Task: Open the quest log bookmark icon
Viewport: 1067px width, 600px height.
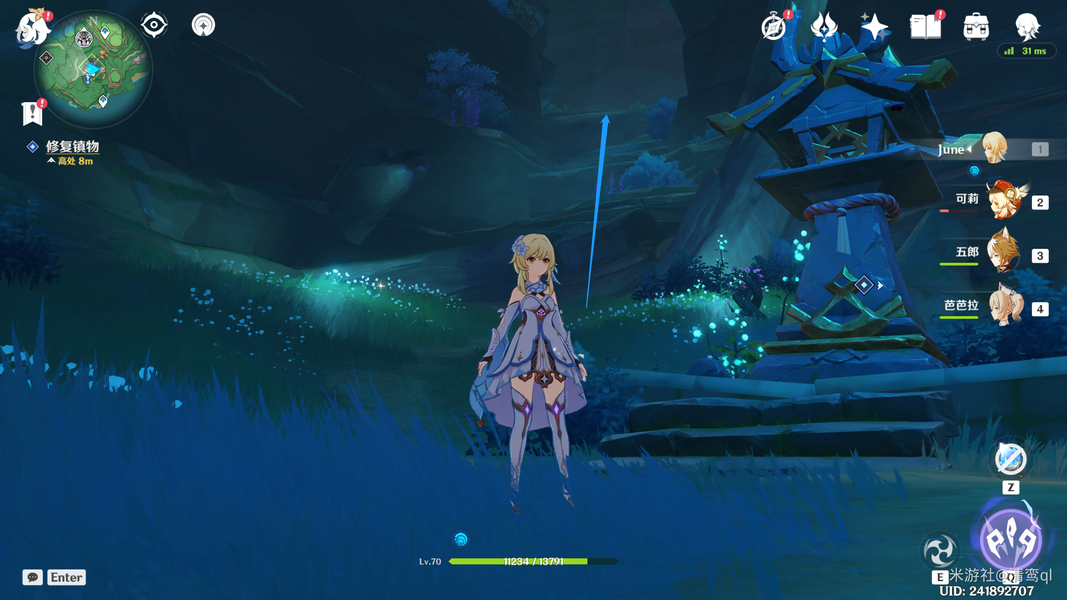Action: pos(31,112)
